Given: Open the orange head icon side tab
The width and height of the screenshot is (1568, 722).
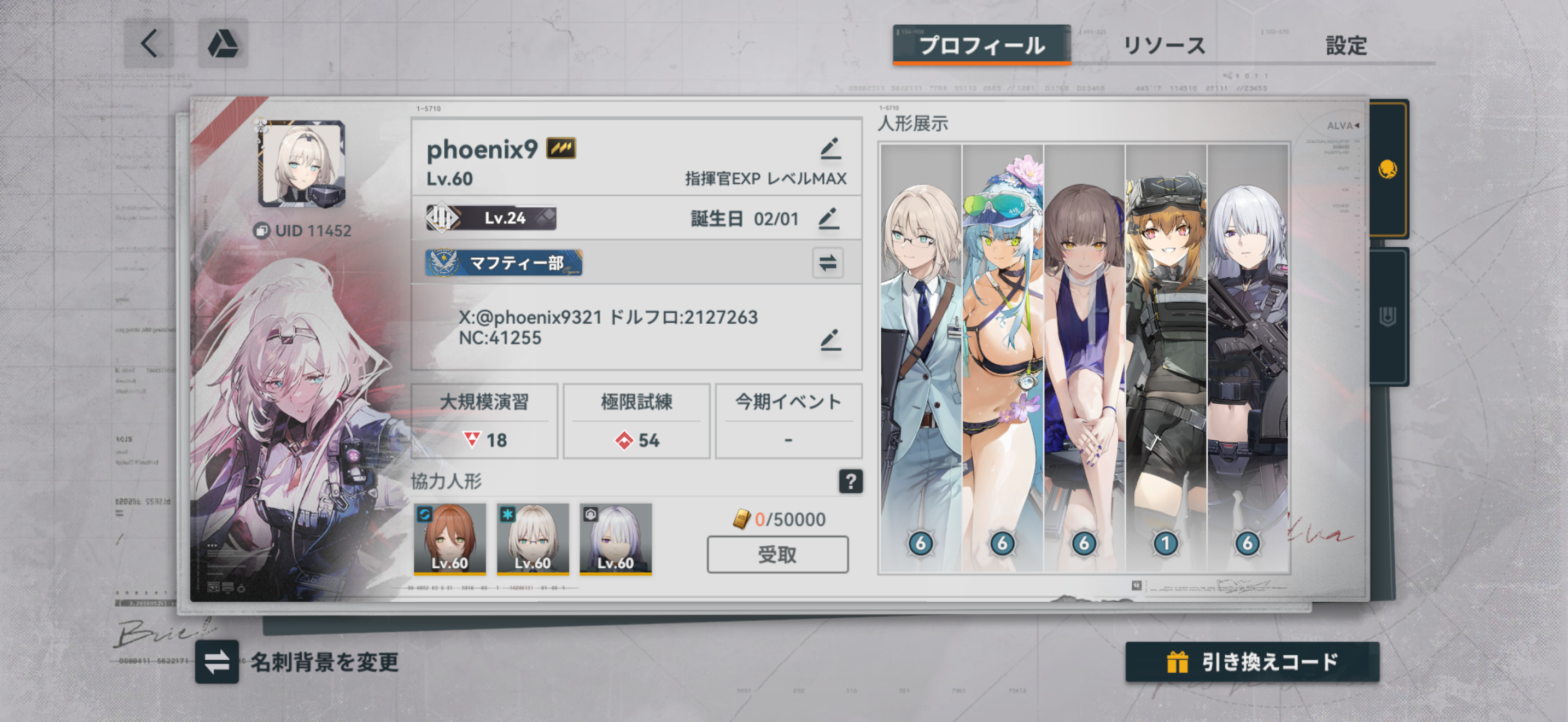Looking at the screenshot, I should click(x=1388, y=169).
